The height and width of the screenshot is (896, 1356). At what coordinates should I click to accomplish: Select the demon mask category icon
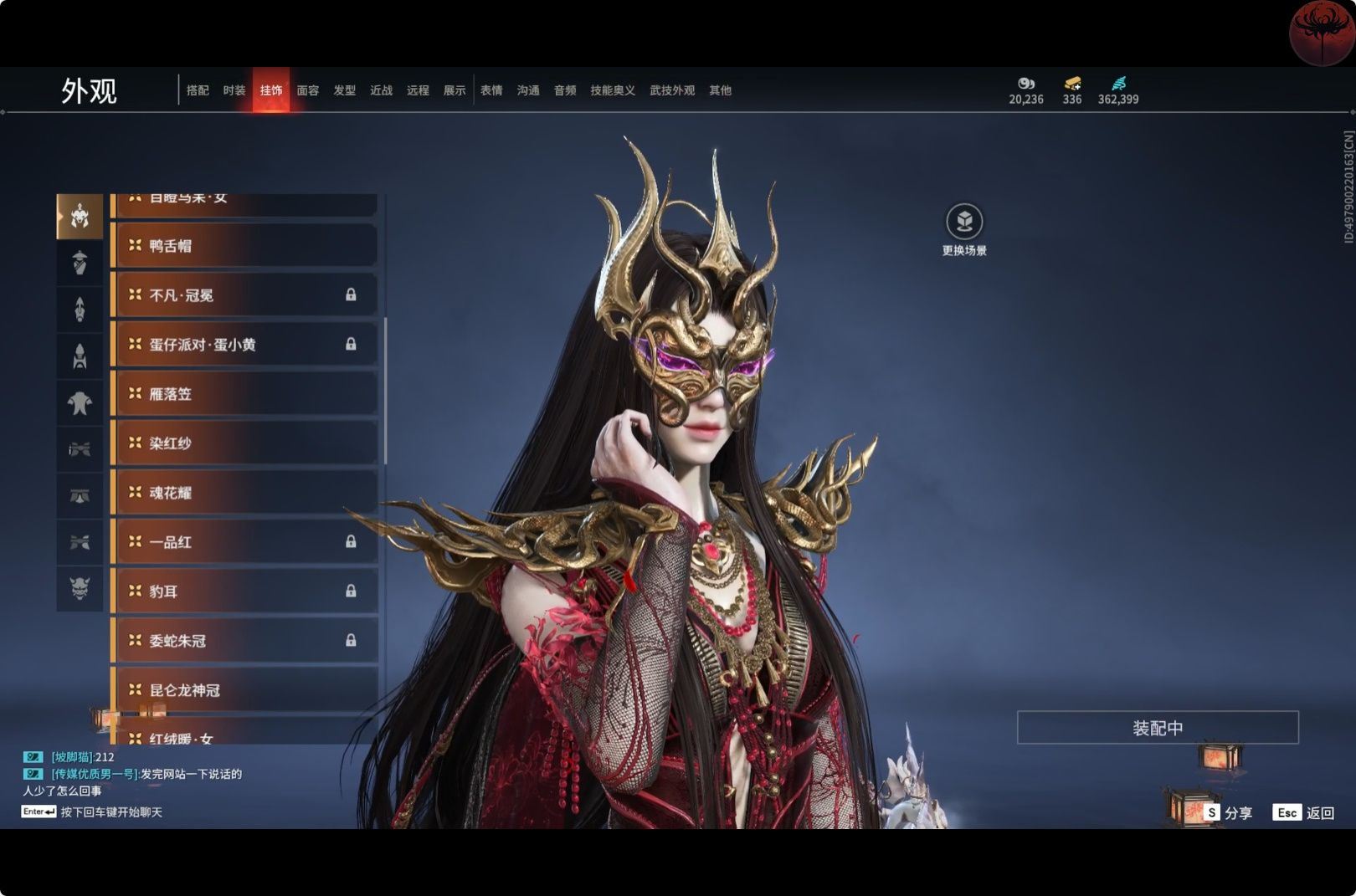point(80,588)
